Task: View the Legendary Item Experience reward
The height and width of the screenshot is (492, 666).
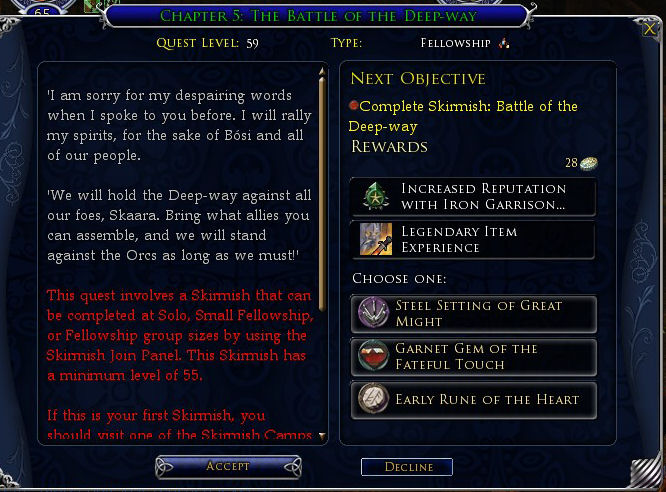Action: click(473, 240)
